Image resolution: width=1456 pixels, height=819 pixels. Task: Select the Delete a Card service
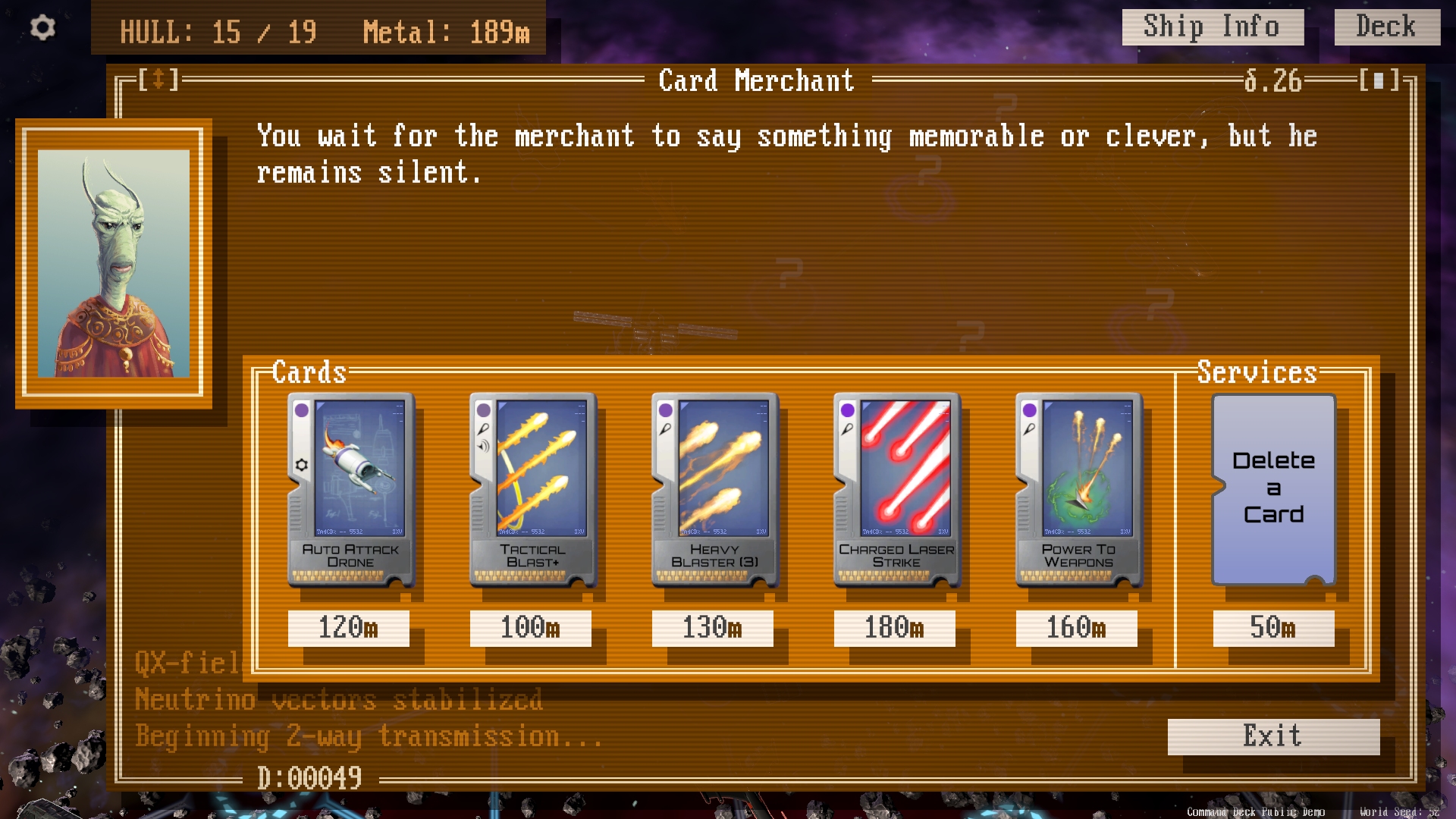click(1273, 489)
